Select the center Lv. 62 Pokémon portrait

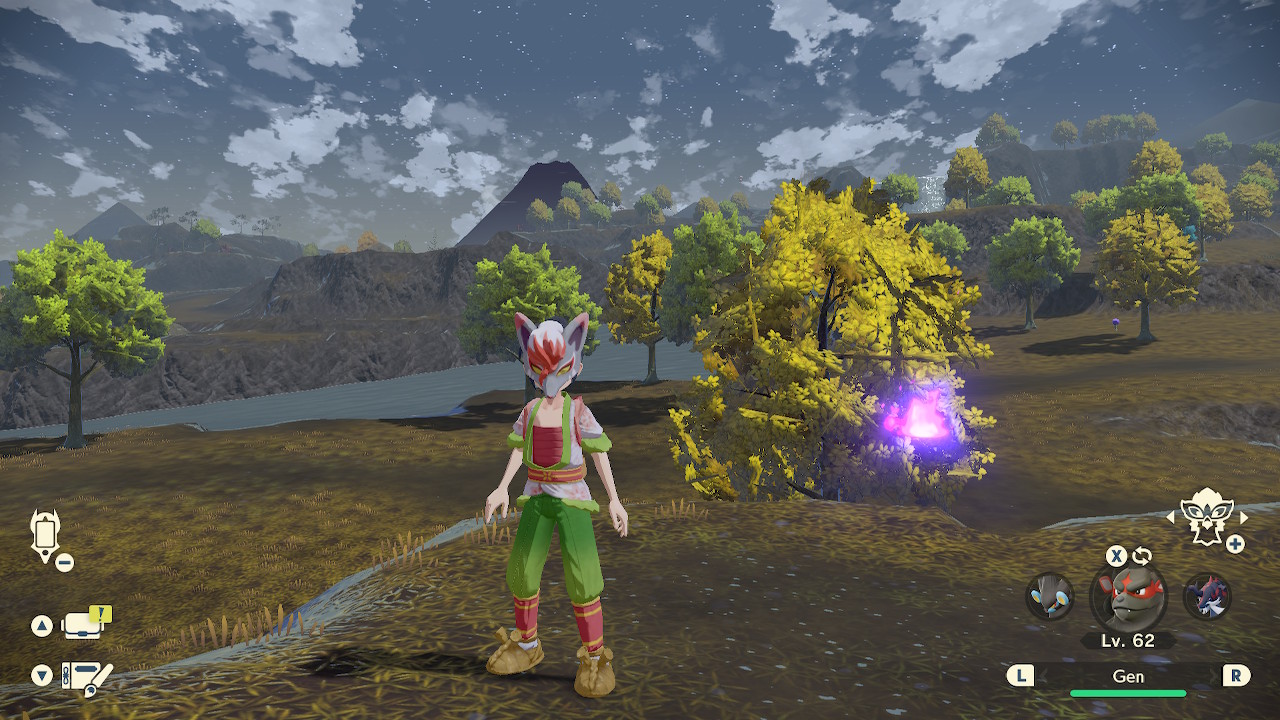(1128, 598)
